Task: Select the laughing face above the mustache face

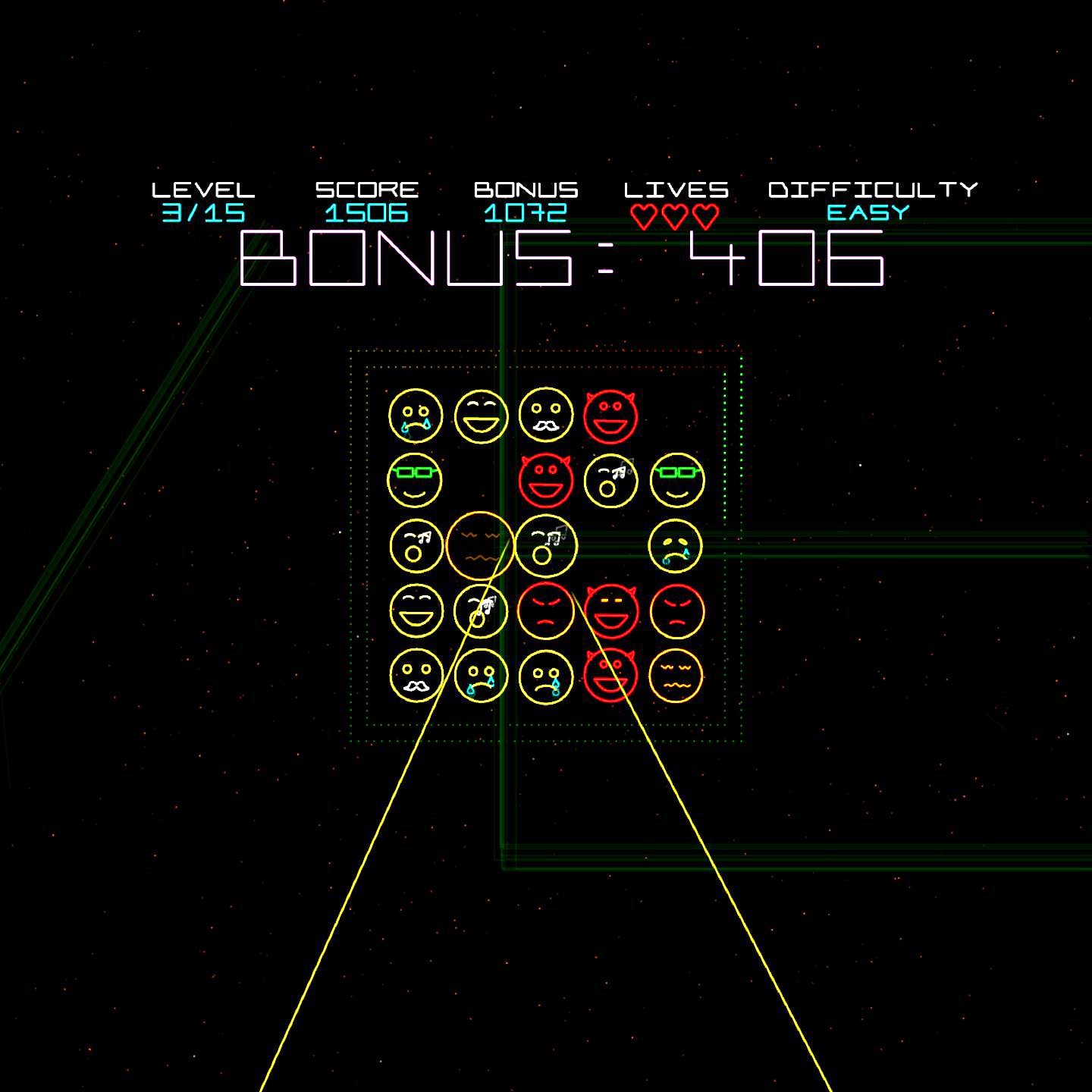Action: (x=416, y=610)
